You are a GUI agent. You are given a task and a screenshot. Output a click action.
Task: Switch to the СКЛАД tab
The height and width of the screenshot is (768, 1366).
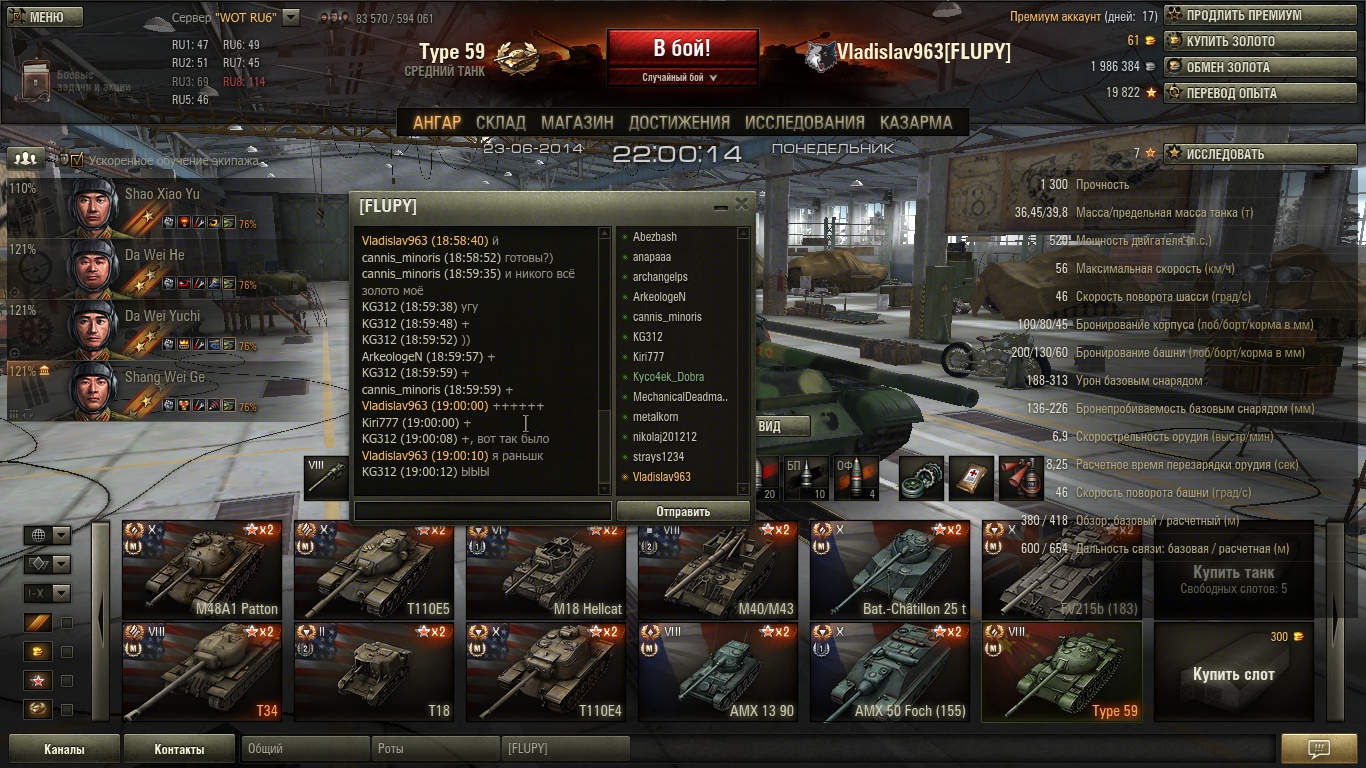click(500, 122)
